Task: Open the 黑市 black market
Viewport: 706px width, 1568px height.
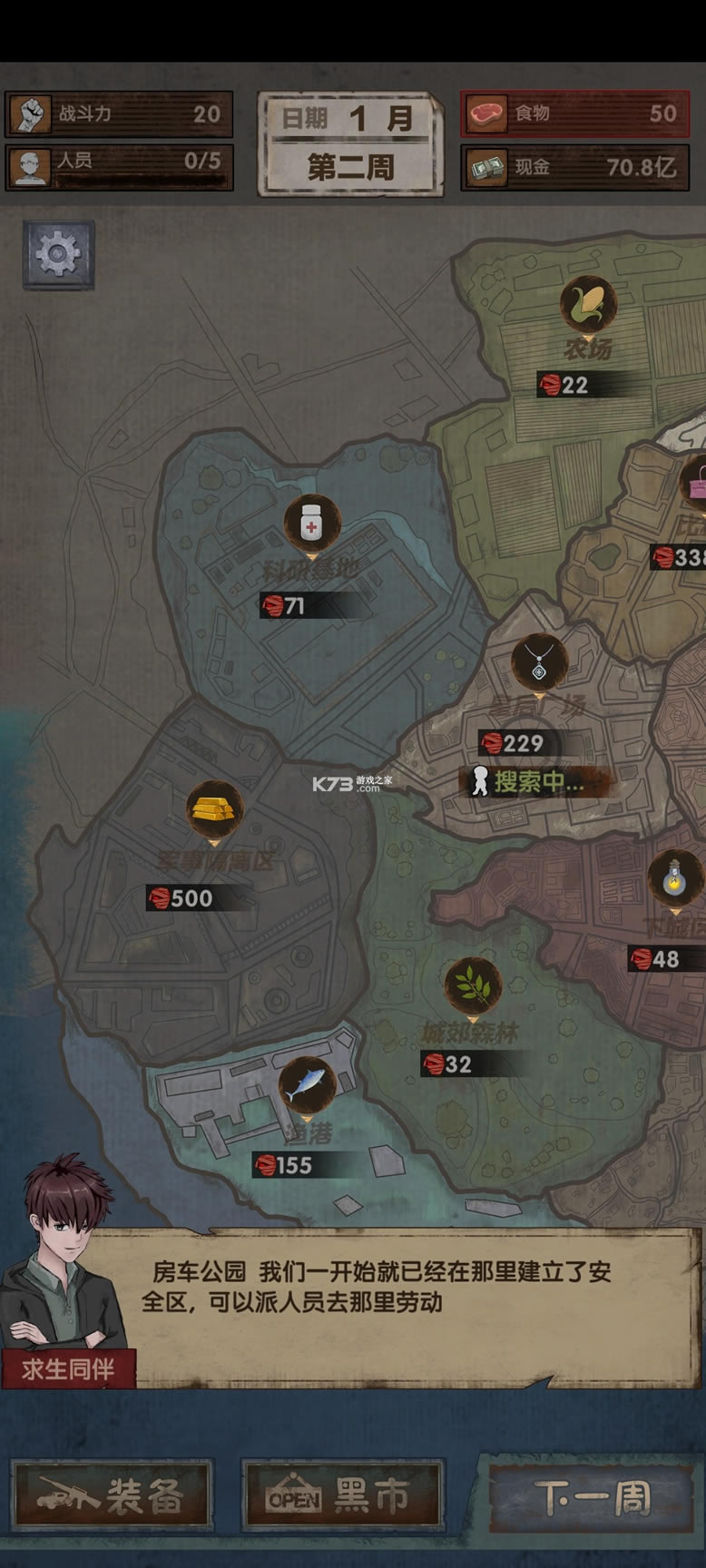Action: tap(342, 1496)
